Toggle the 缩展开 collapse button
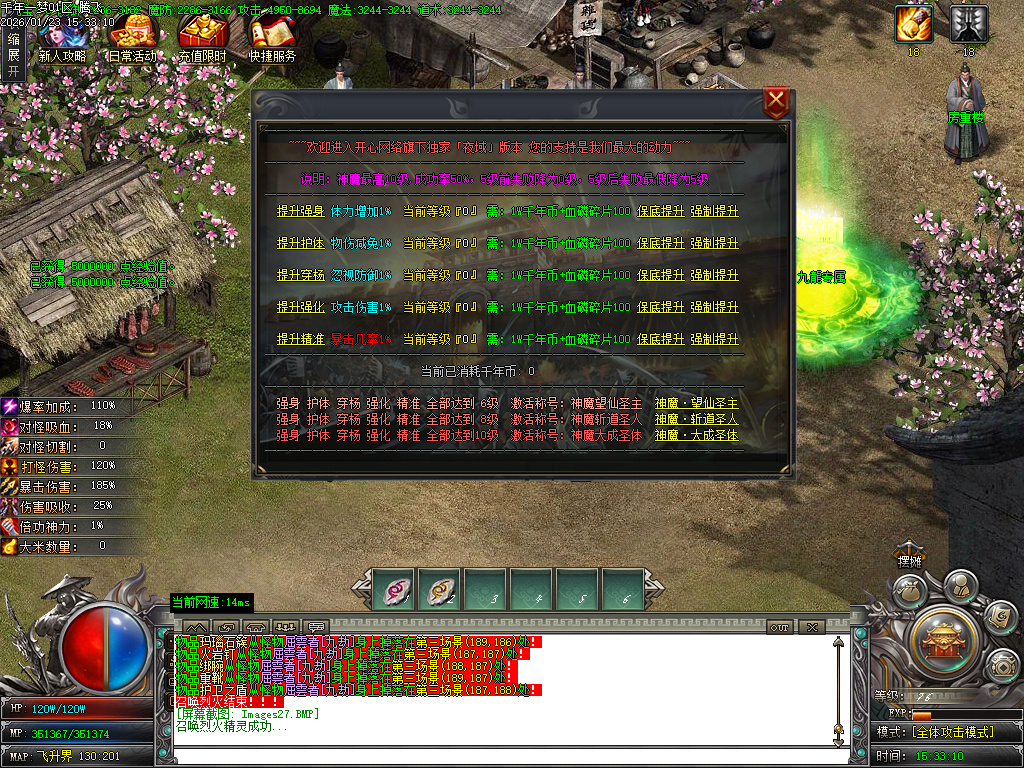The height and width of the screenshot is (768, 1024). 12,54
